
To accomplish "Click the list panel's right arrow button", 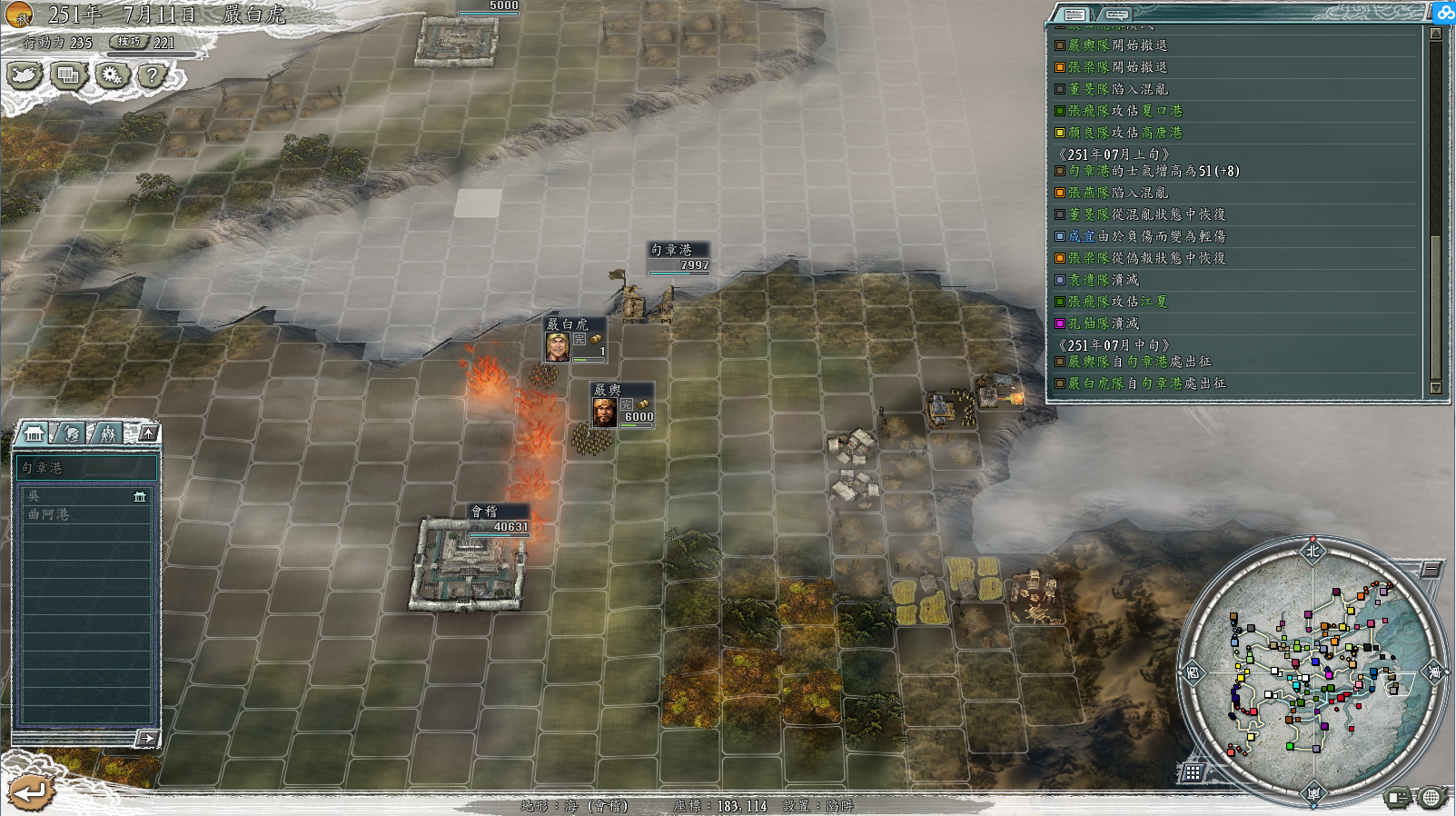I will click(147, 739).
